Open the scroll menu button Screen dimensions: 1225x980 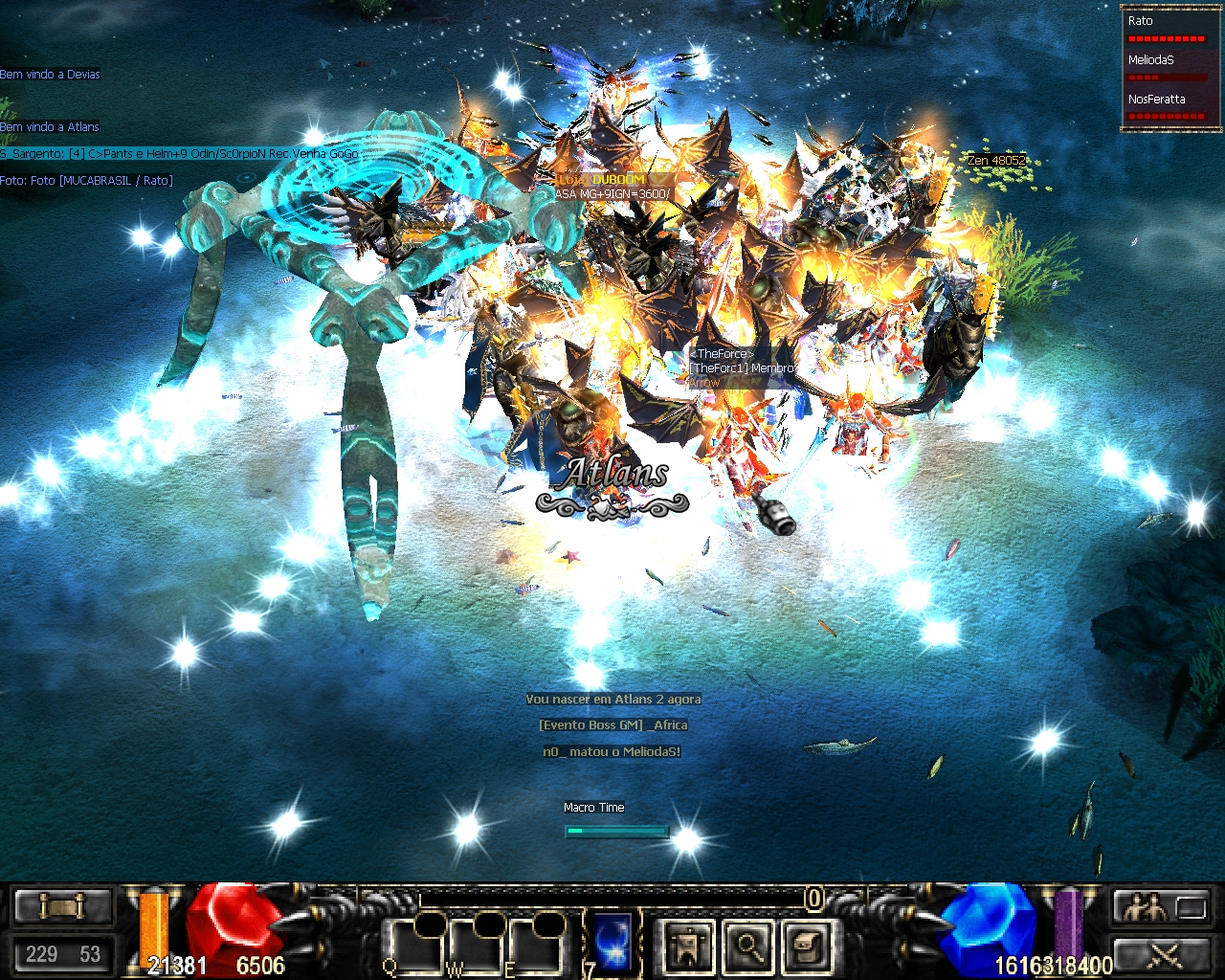point(61,906)
